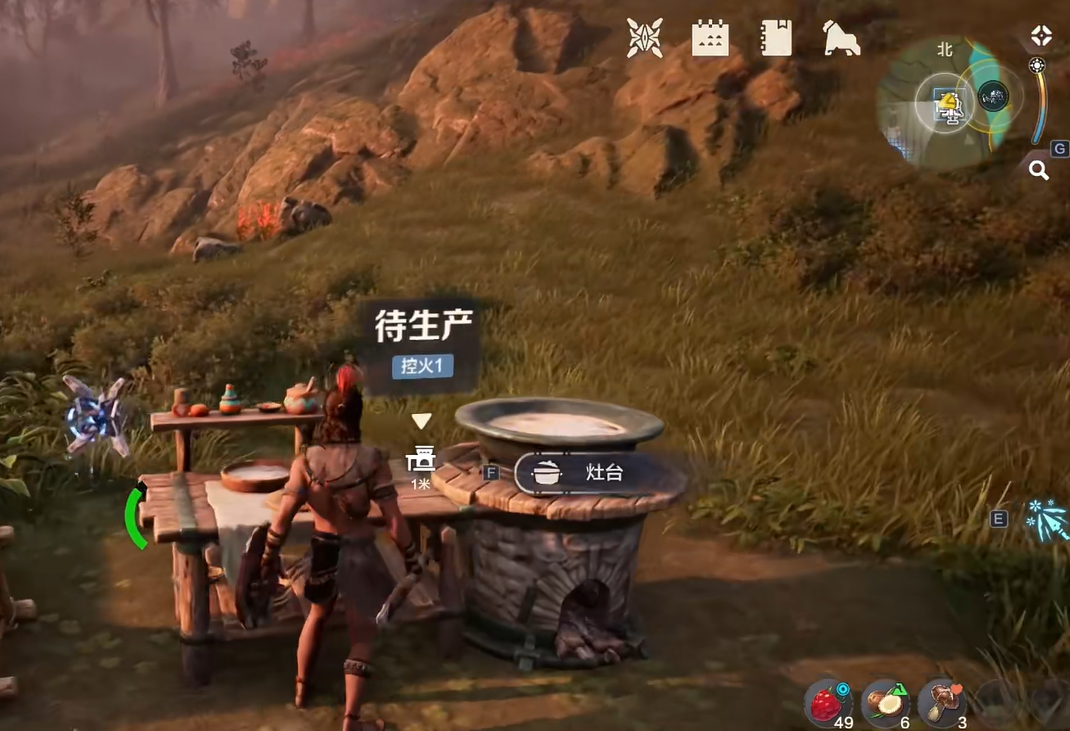1070x731 pixels.
Task: Click the magnifying glass search icon
Action: click(x=1039, y=171)
